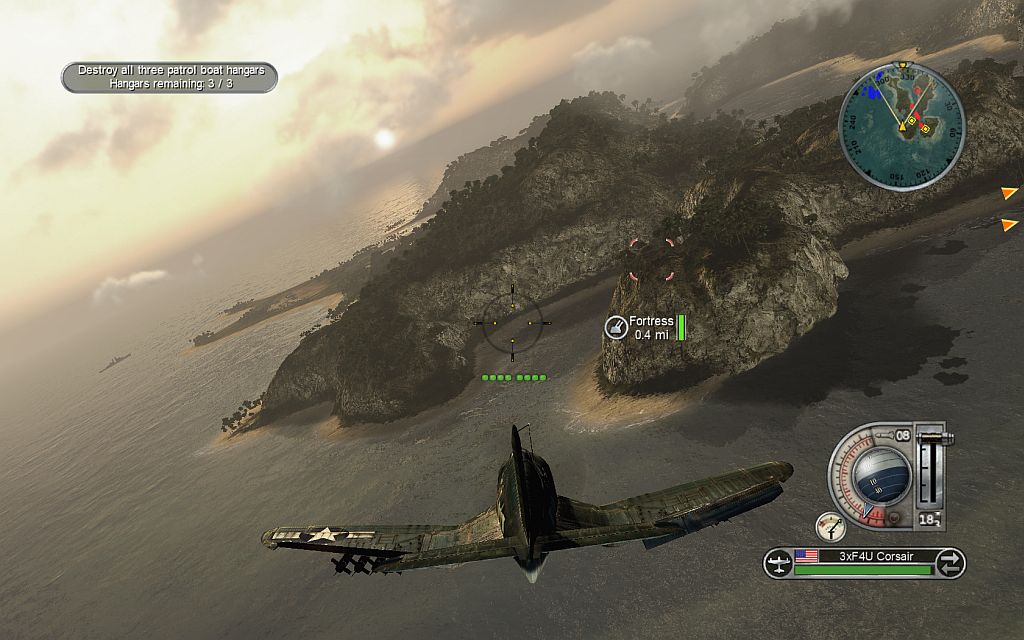Select the Fortress target marker icon
This screenshot has height=640, width=1024.
616,327
